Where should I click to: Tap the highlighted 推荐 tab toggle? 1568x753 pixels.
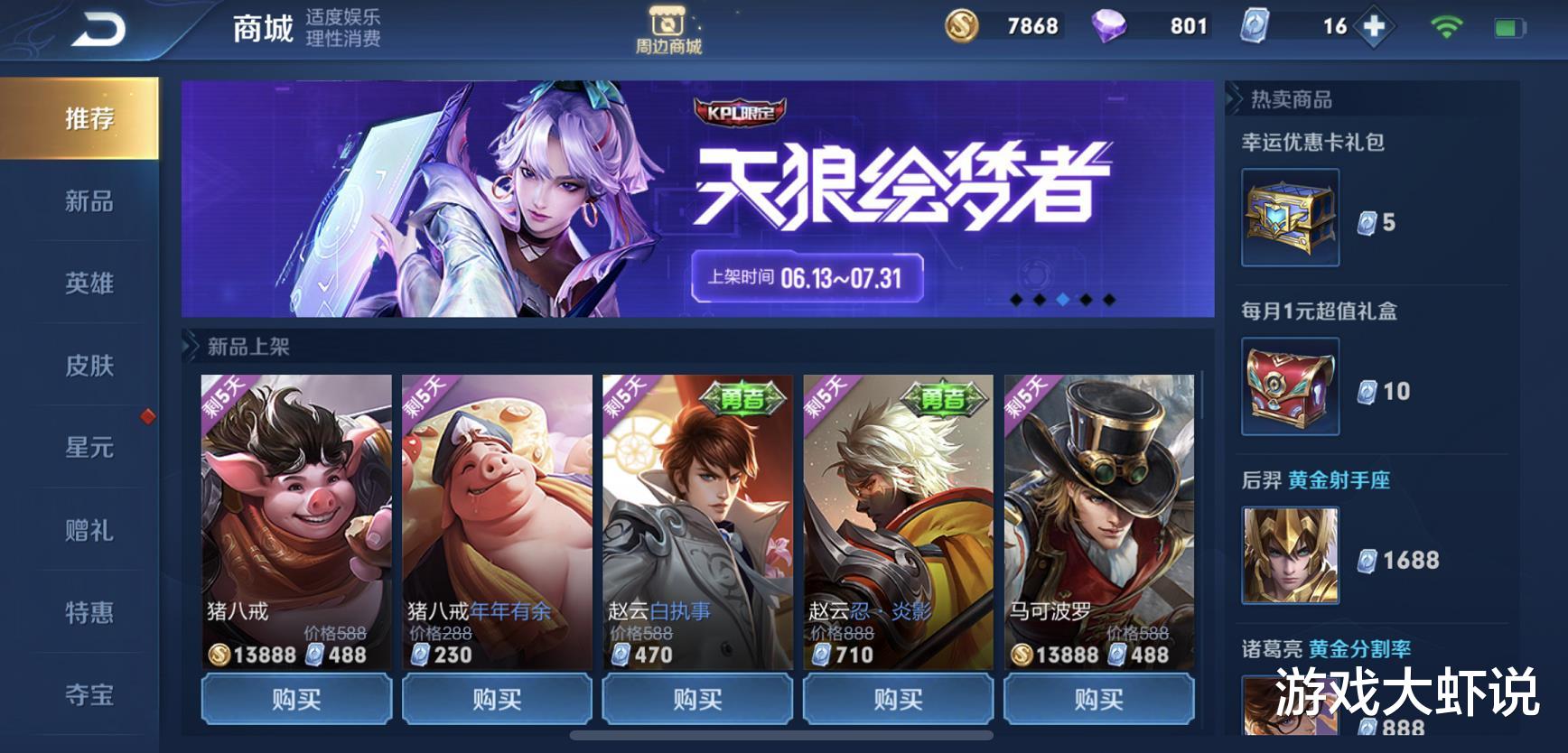click(x=88, y=117)
